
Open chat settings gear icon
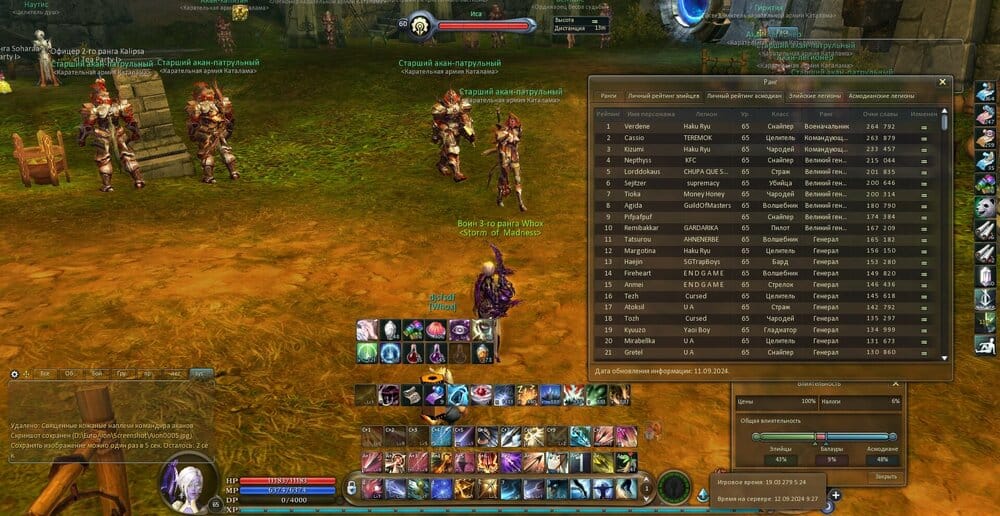click(14, 374)
